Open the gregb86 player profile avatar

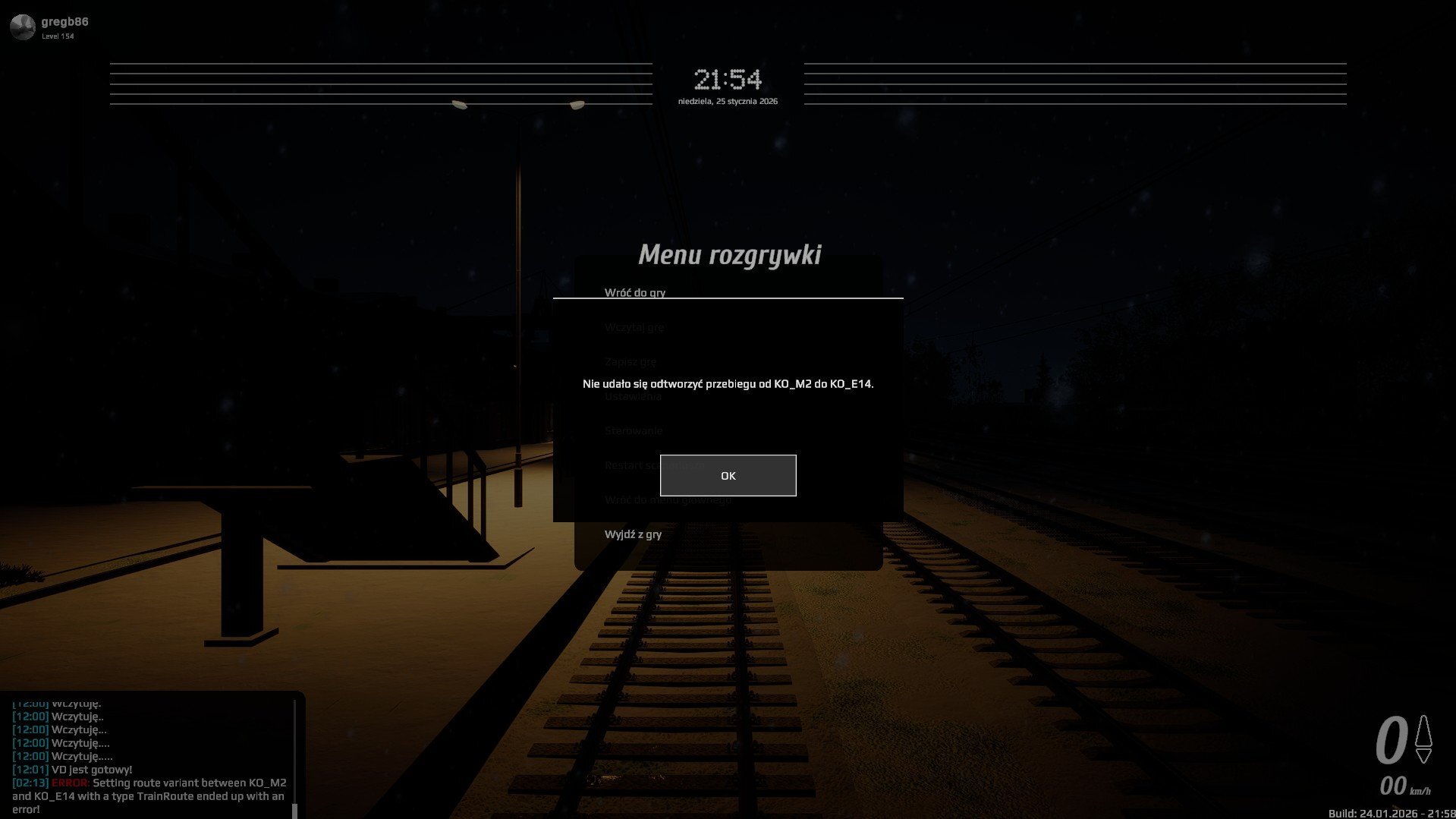click(23, 27)
